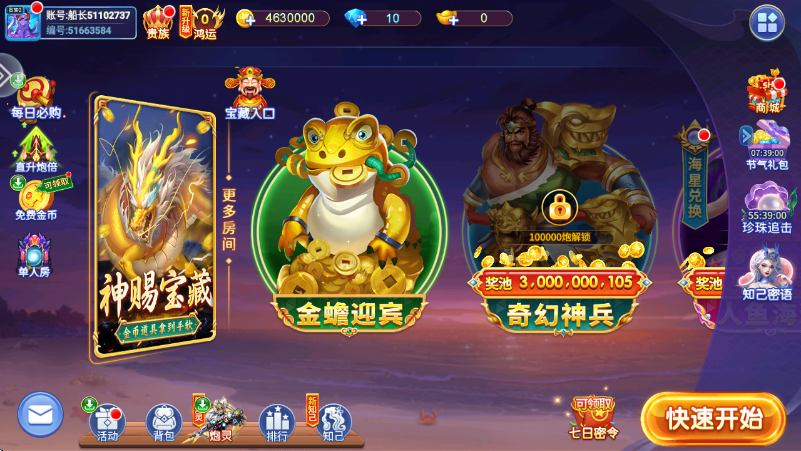Open the 珍珠追击 pearl chase event

(767, 210)
